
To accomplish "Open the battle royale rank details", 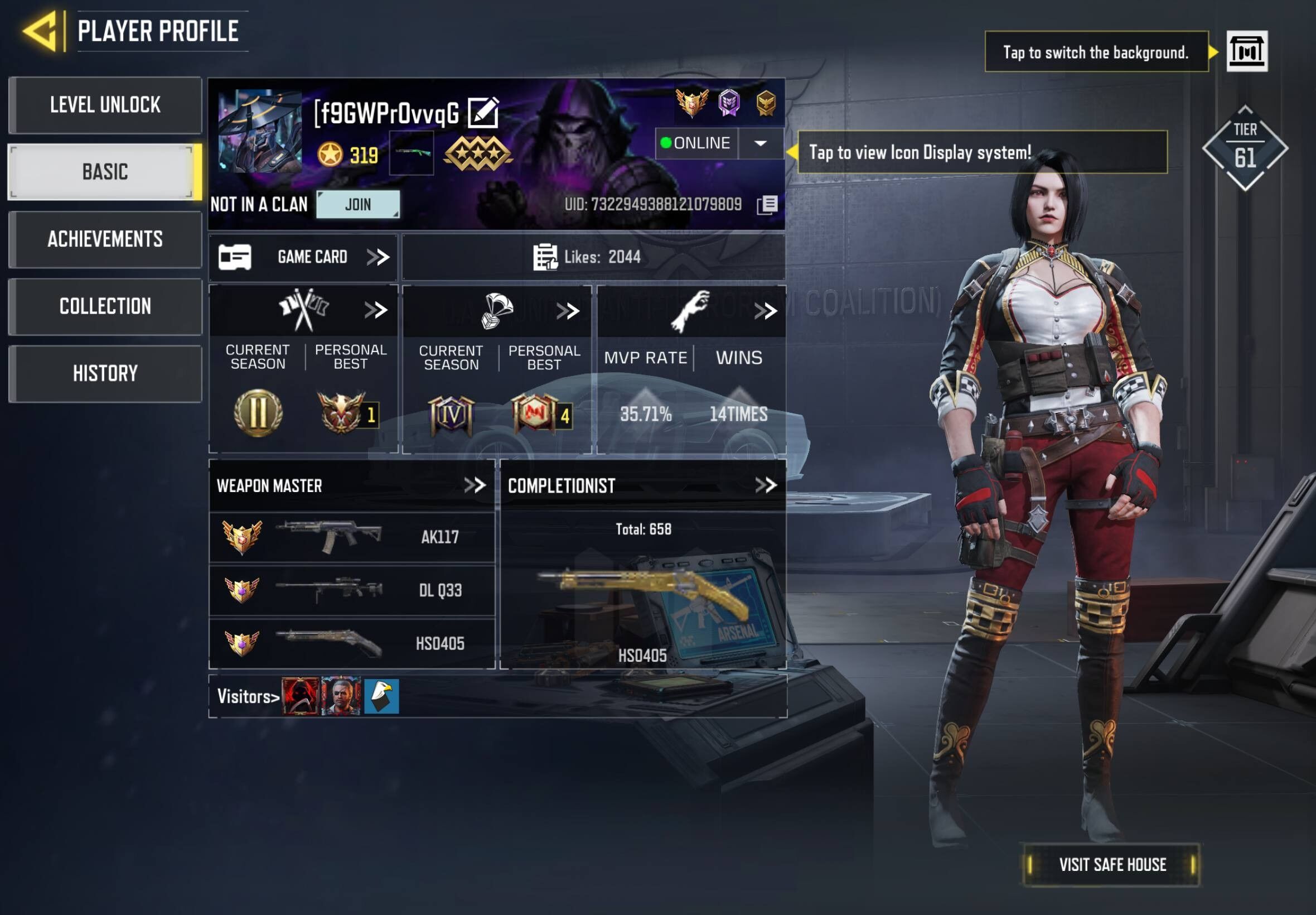I will tap(567, 311).
